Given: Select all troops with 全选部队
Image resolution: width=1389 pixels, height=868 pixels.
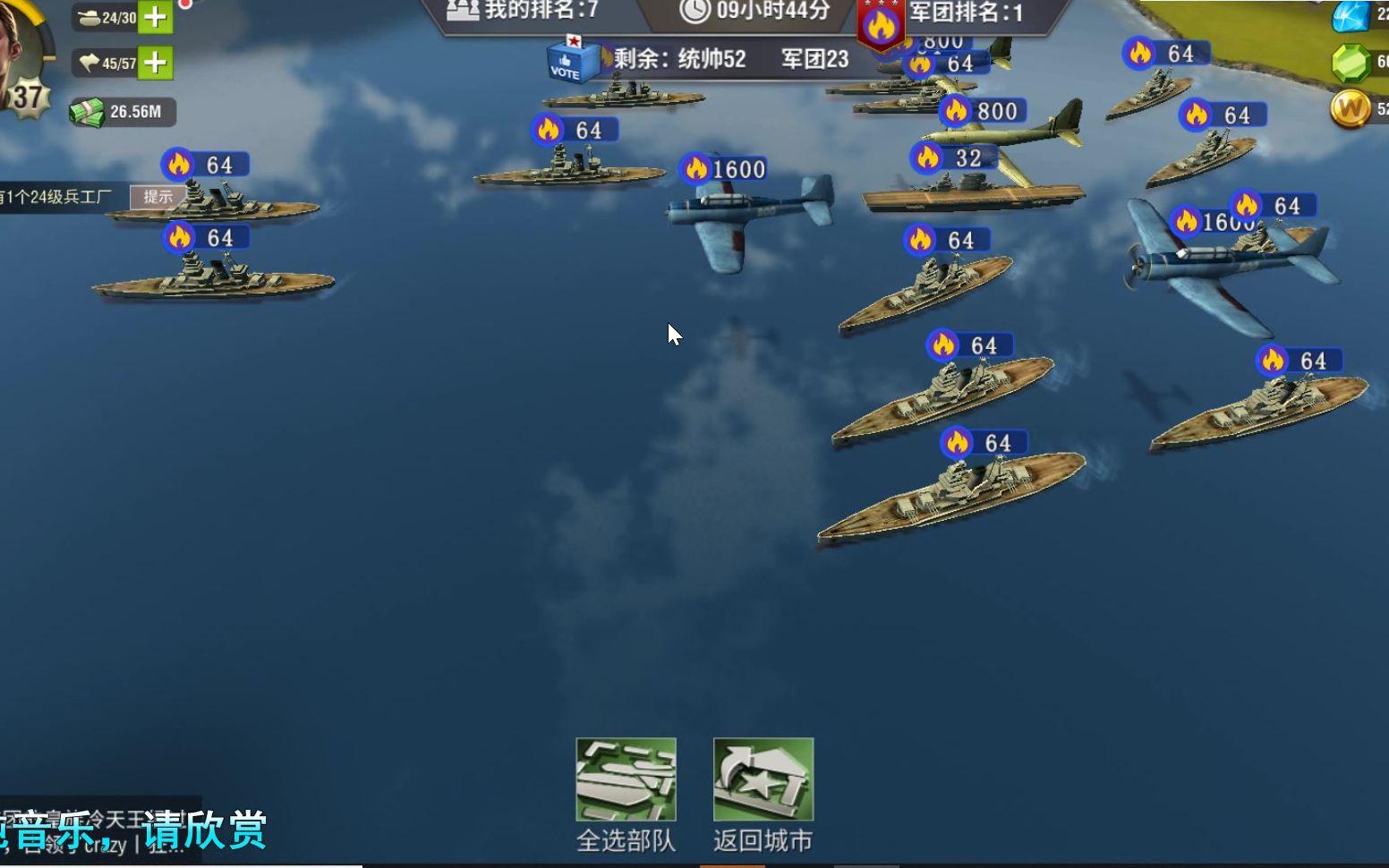Looking at the screenshot, I should point(626,780).
